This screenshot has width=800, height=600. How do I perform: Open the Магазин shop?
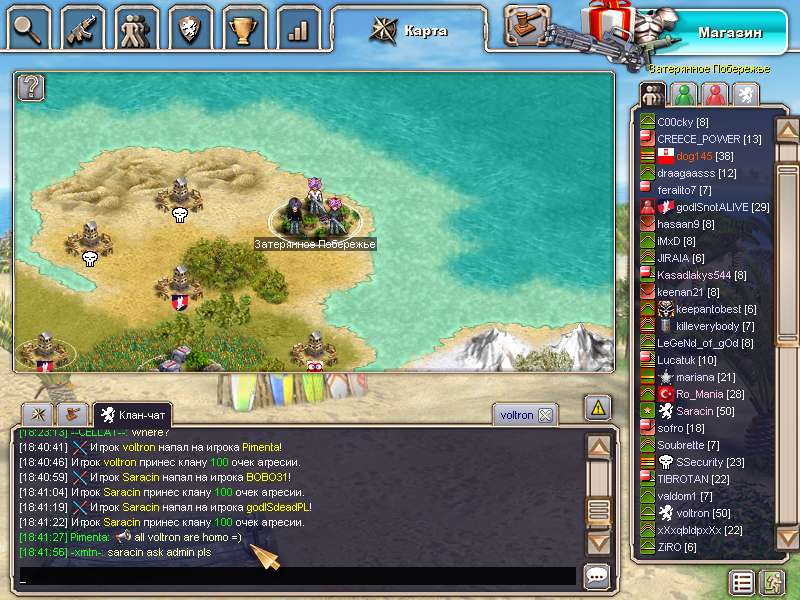[728, 32]
